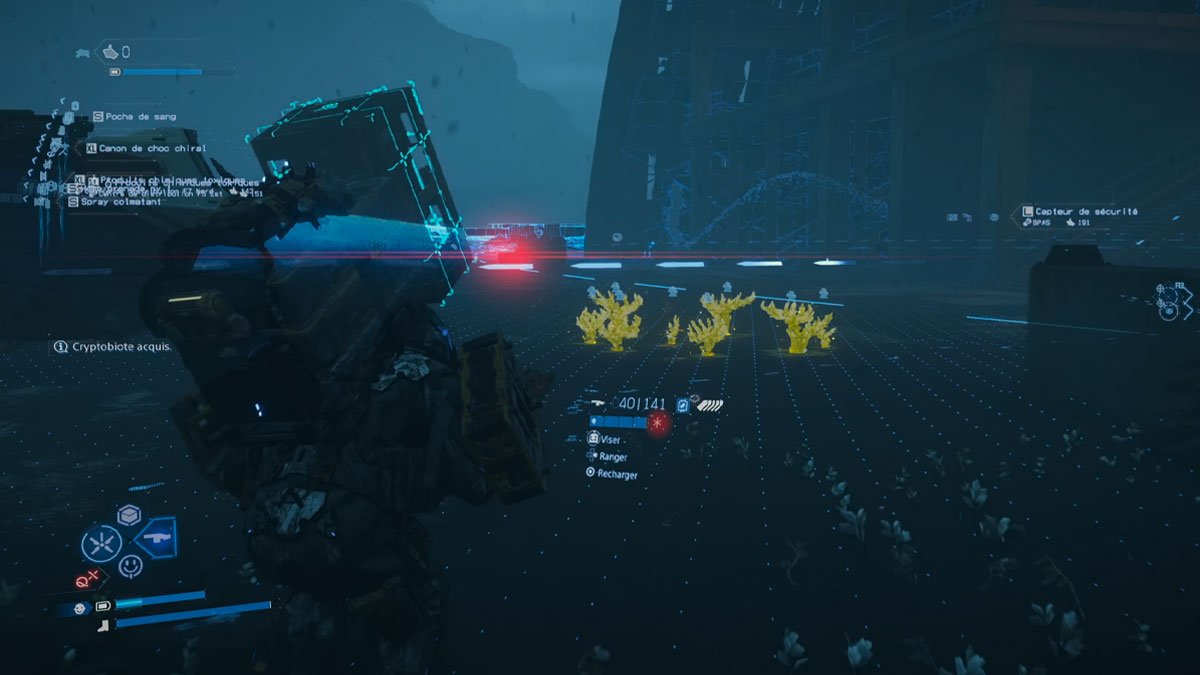Viewport: 1200px width, 675px height.
Task: Open the cargo box icon in wheel
Action: point(128,515)
